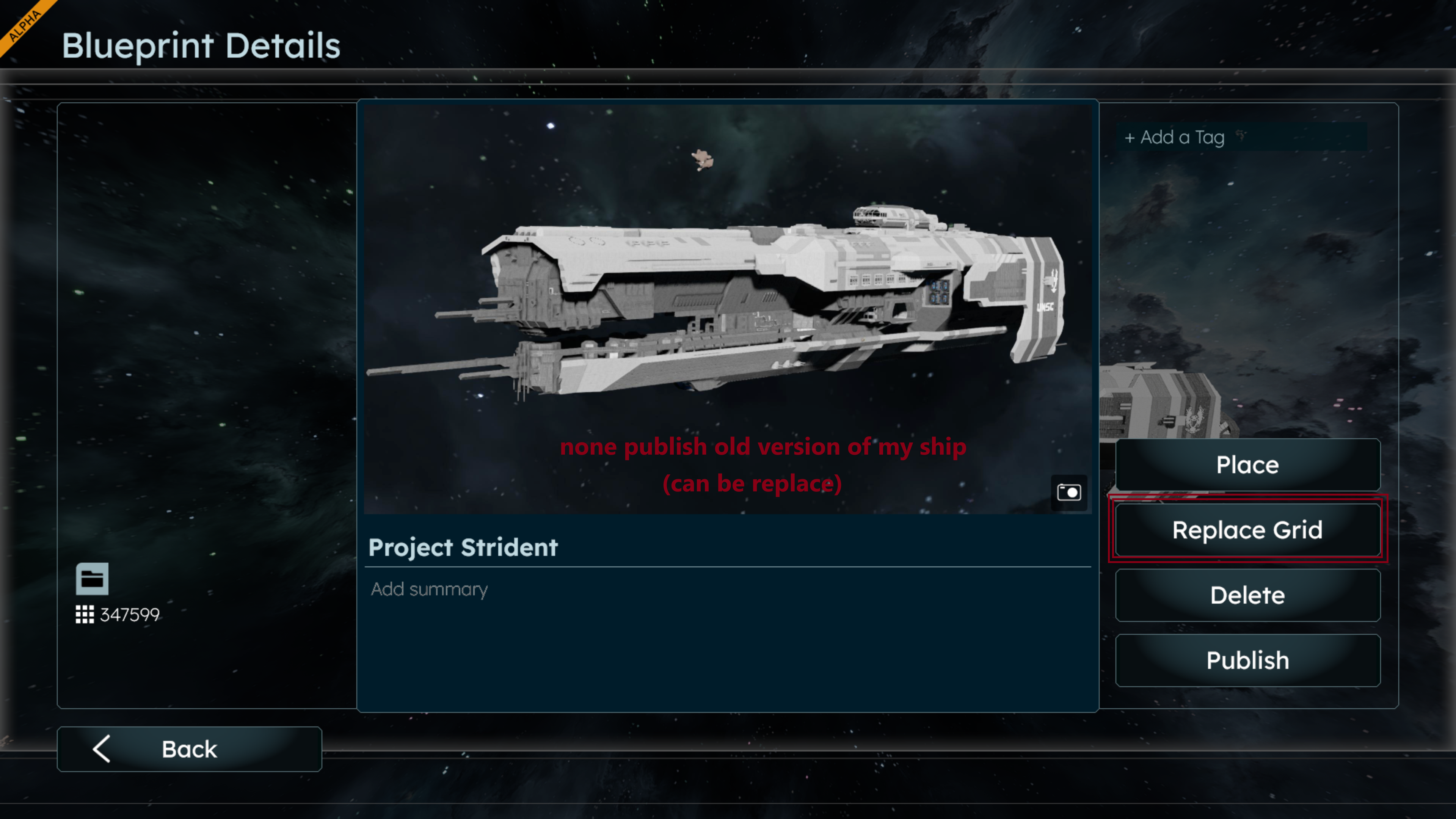The image size is (1456, 819).
Task: Click the Replace Grid button
Action: [x=1247, y=530]
